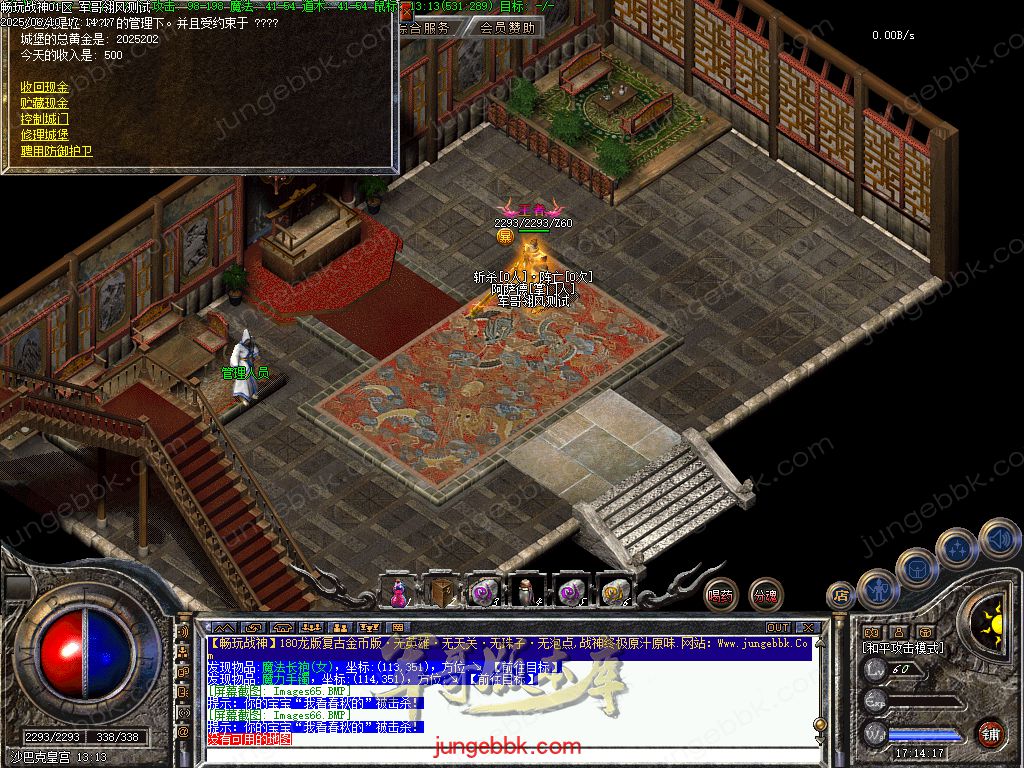Open the 会员赞助 menu
Image resolution: width=1024 pixels, height=768 pixels.
coord(506,28)
